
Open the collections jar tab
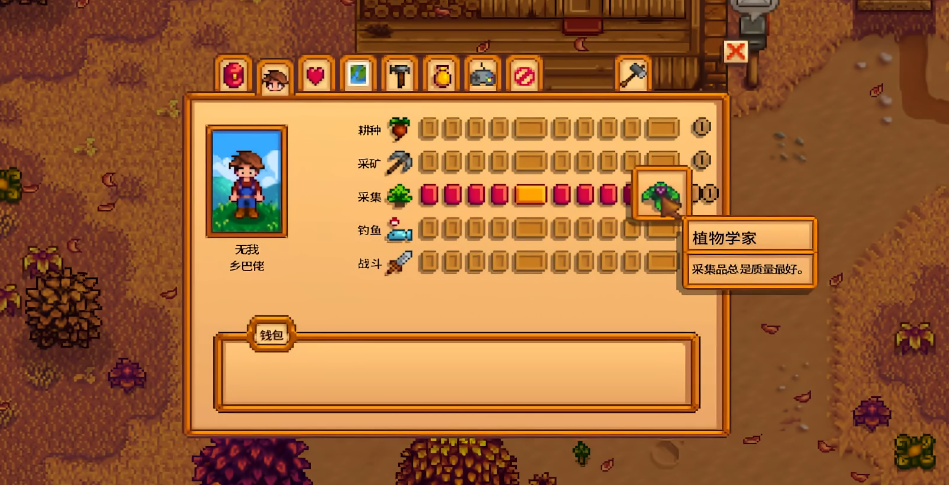coord(441,75)
